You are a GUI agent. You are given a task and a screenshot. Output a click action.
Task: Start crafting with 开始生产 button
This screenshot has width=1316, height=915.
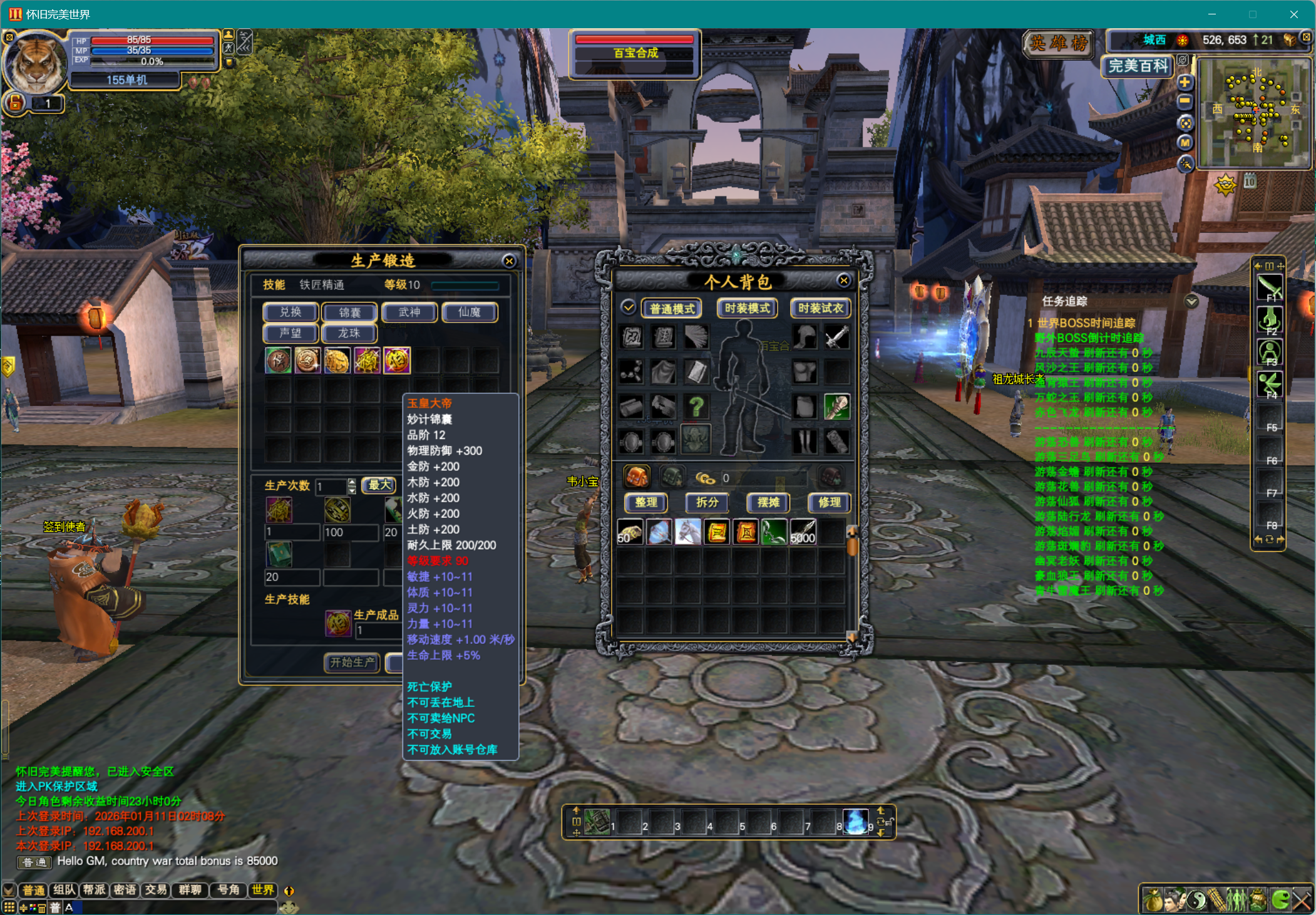coord(352,662)
